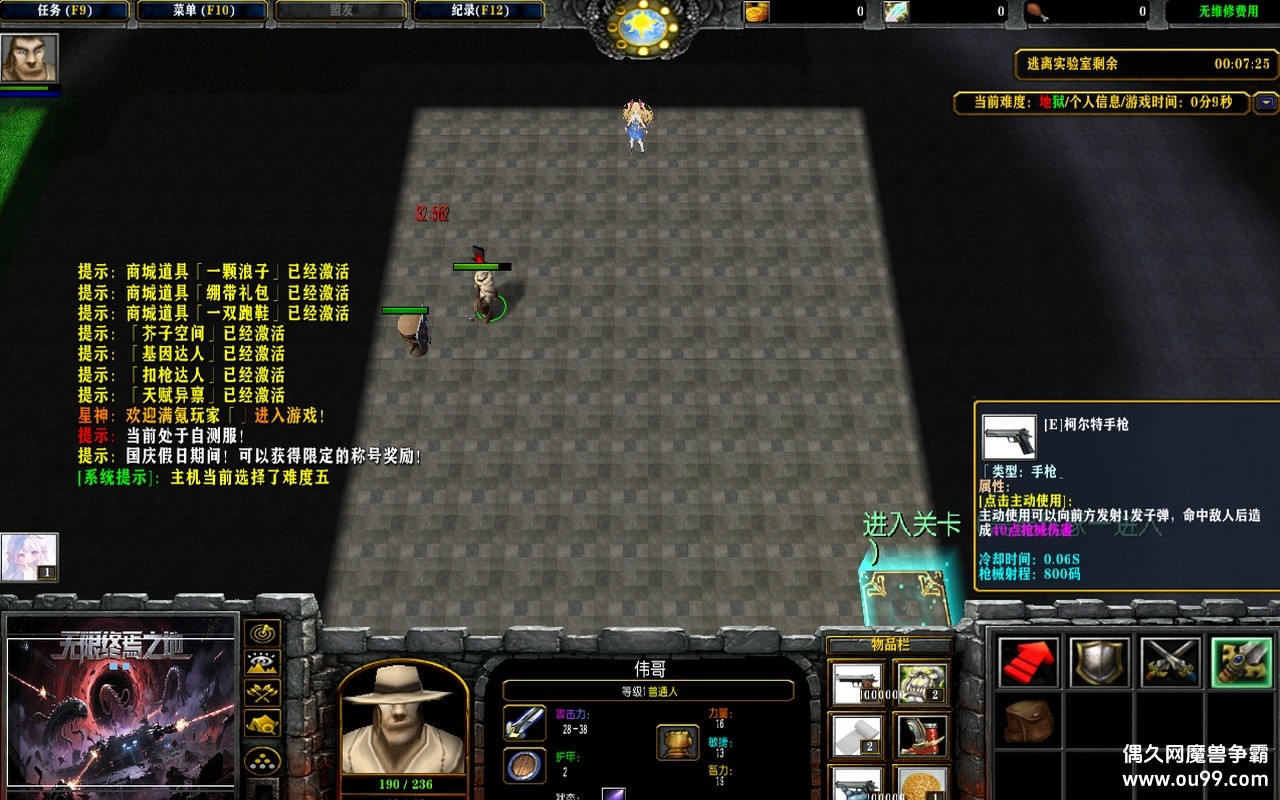
Task: Toggle the eye terrain-view icon near the minimap
Action: tap(262, 663)
